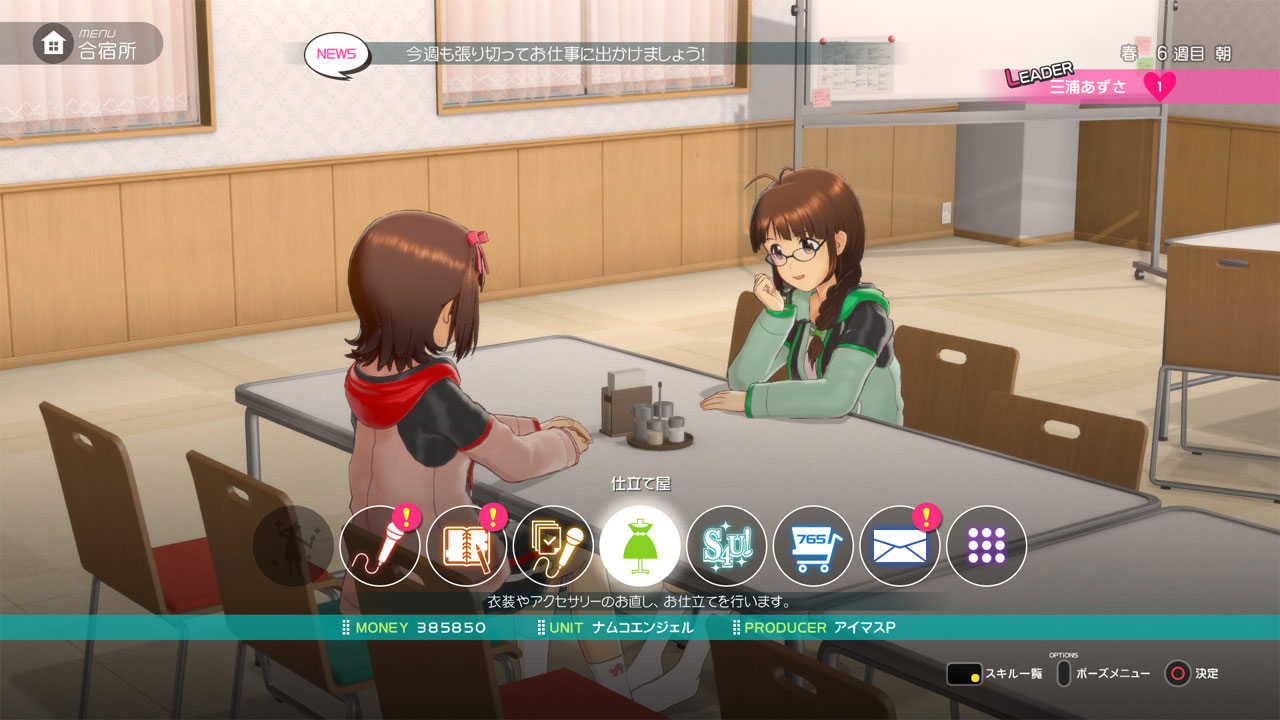Select the S4U! stage icon

coord(727,546)
